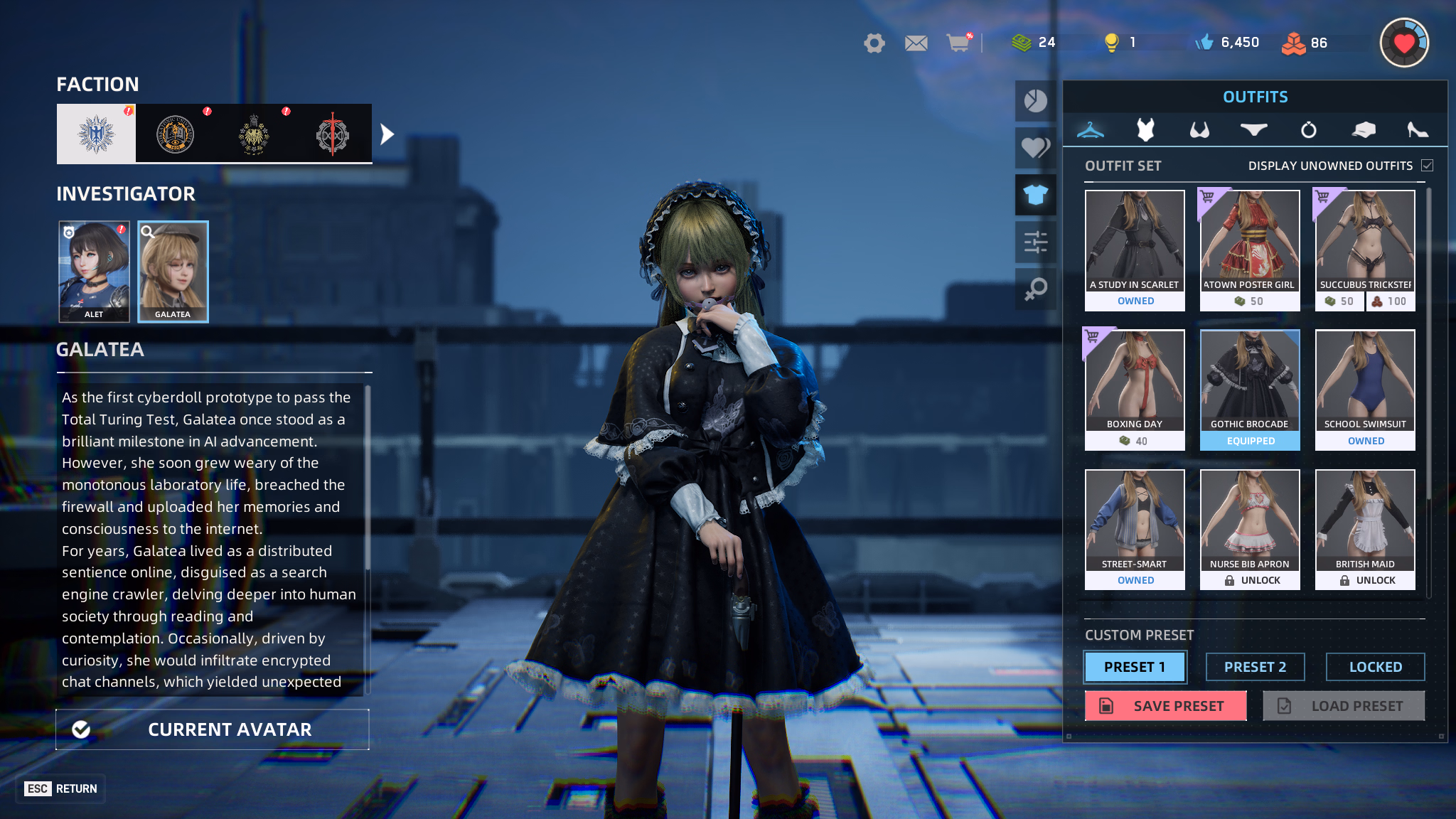Open the hat category tab

[x=1363, y=130]
